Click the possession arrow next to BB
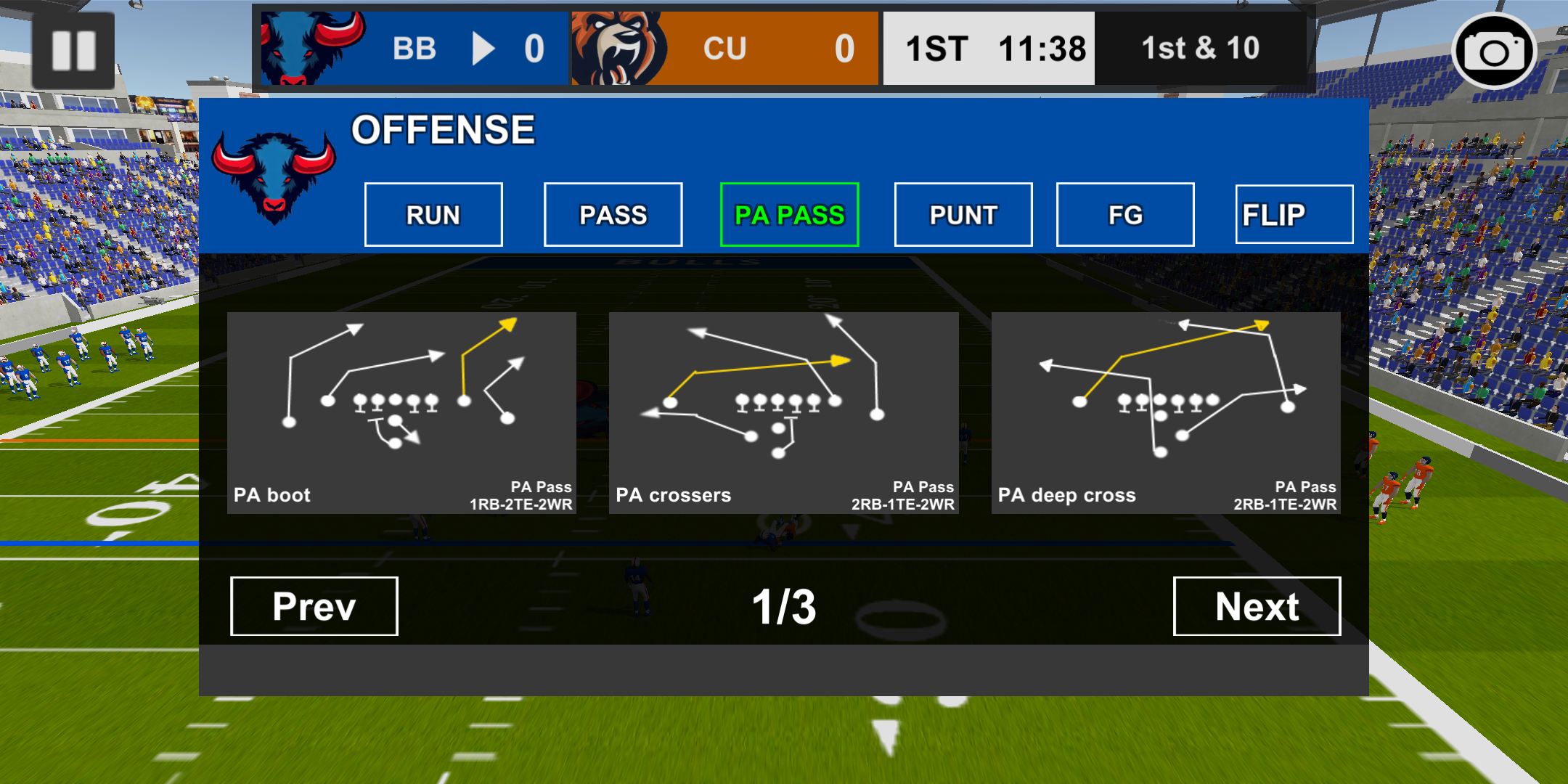 point(483,49)
